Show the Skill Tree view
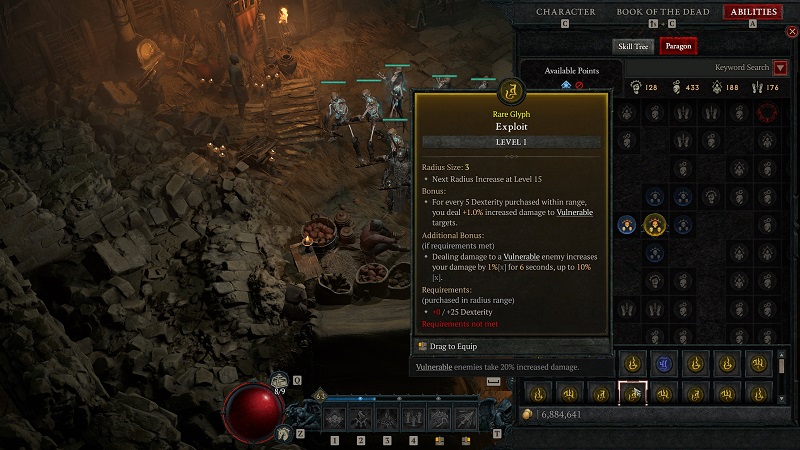Image resolution: width=800 pixels, height=450 pixels. (633, 46)
